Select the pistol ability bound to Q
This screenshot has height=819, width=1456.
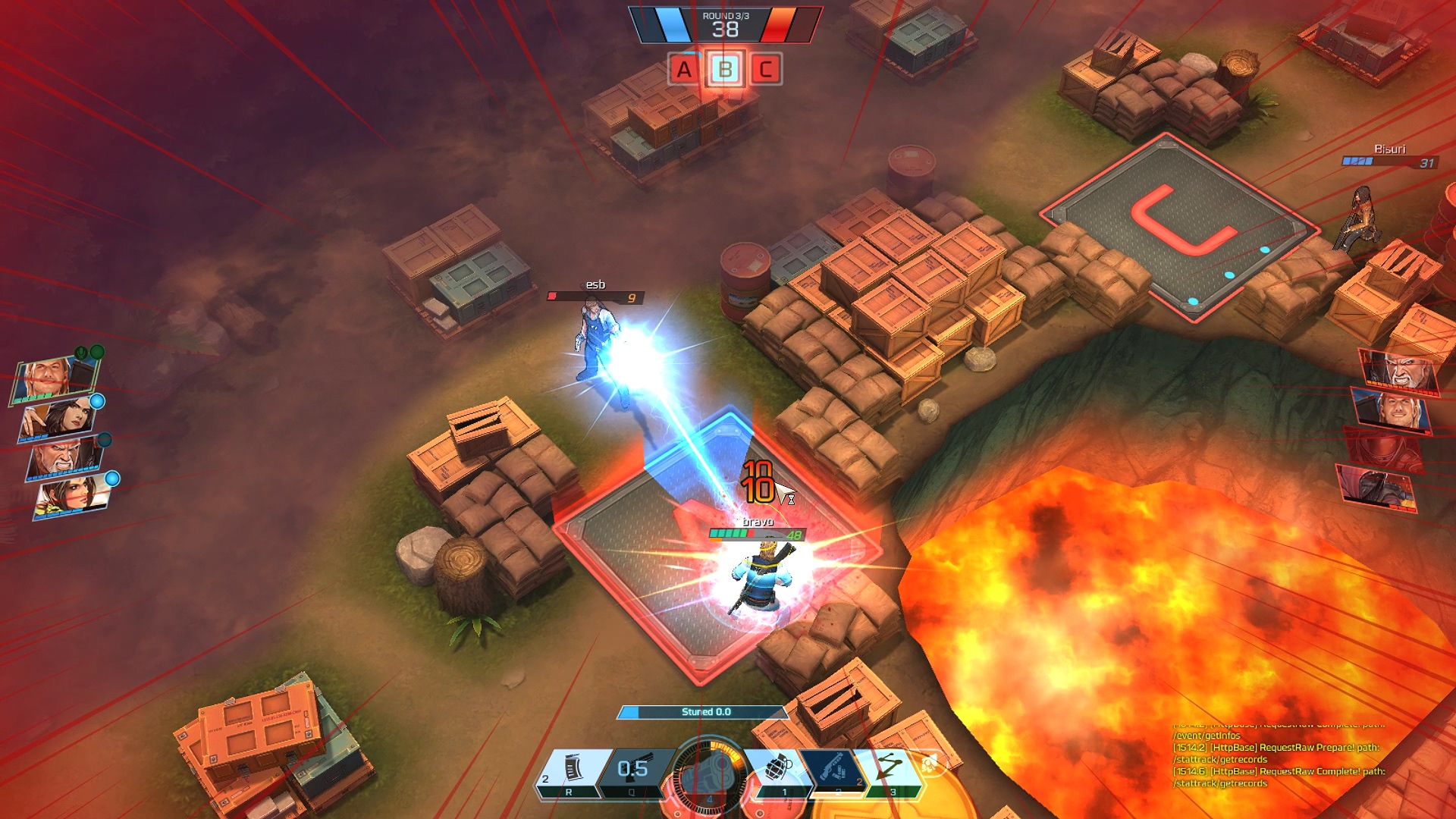[633, 767]
